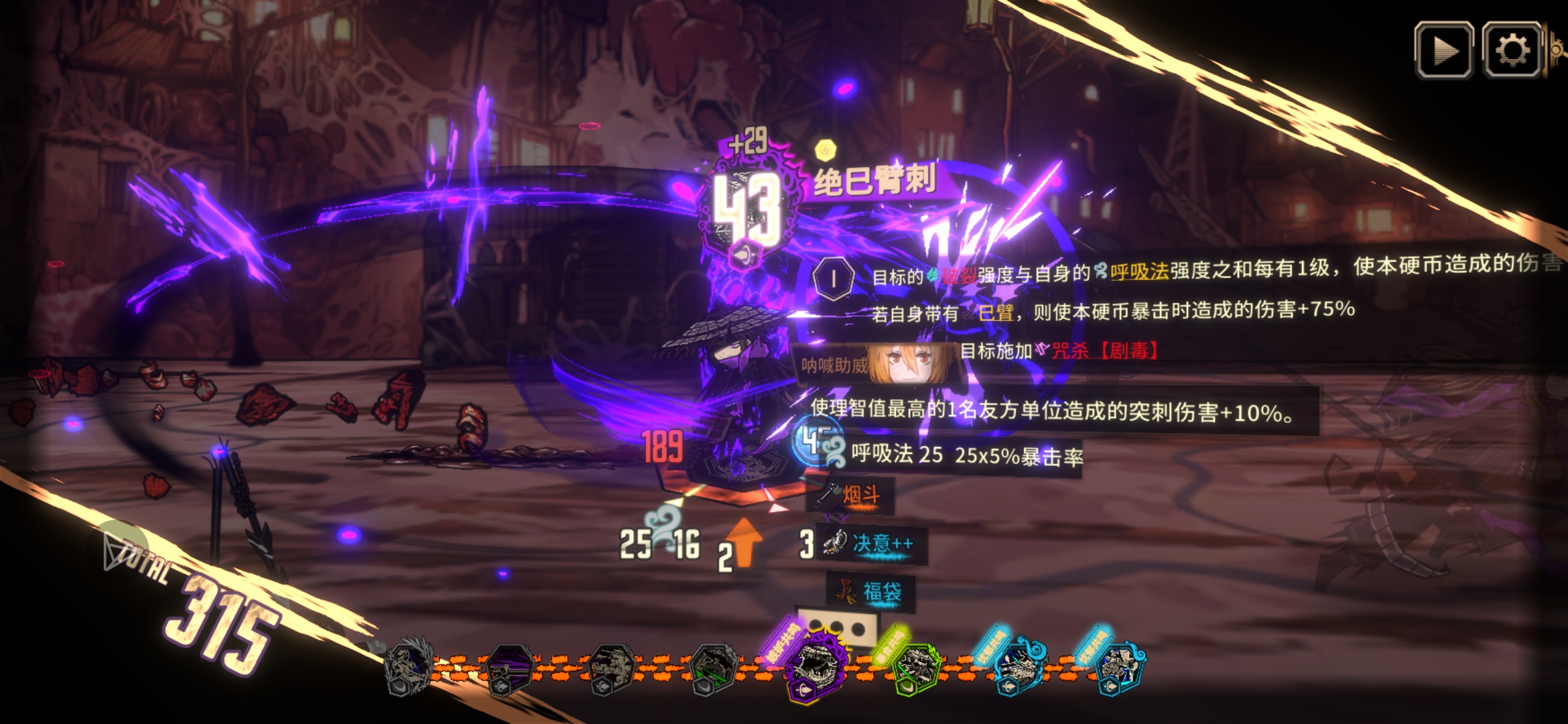Open the gear settings menu
The image size is (1568, 724).
point(1512,50)
